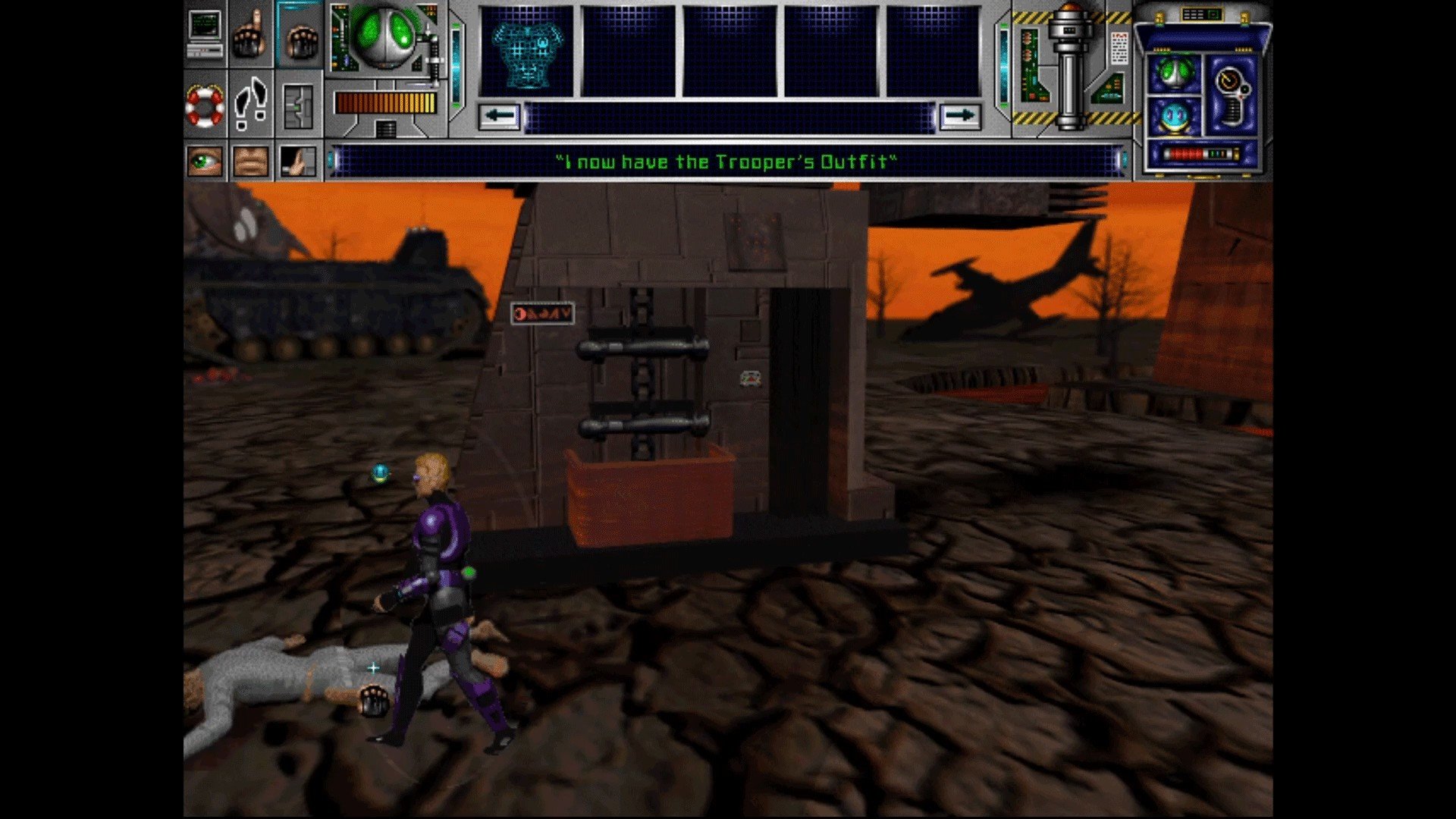Select the Trooper's Outfit inventory slot
Image resolution: width=1456 pixels, height=819 pixels.
[527, 52]
